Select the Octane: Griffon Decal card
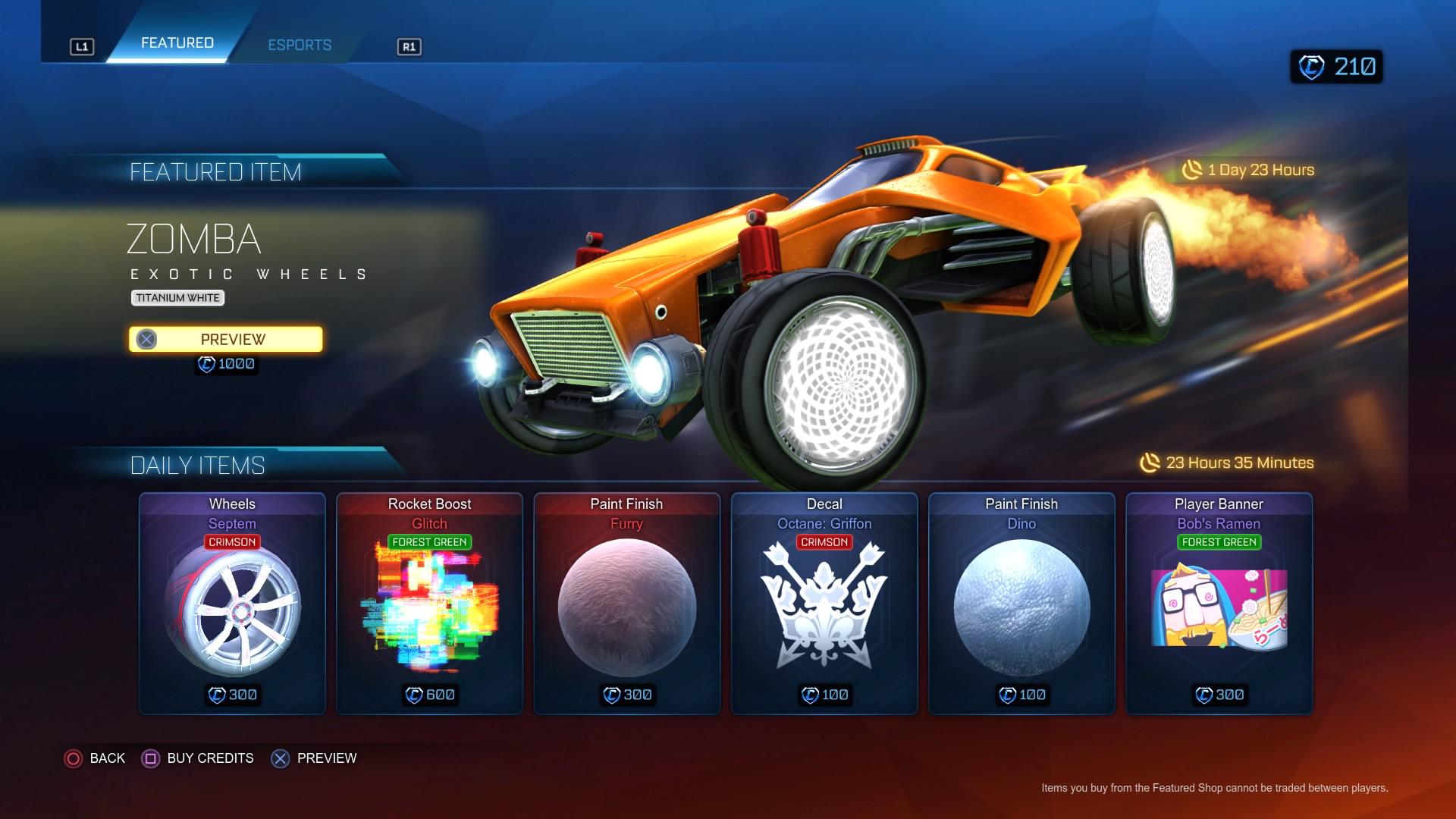The width and height of the screenshot is (1456, 819). (825, 603)
